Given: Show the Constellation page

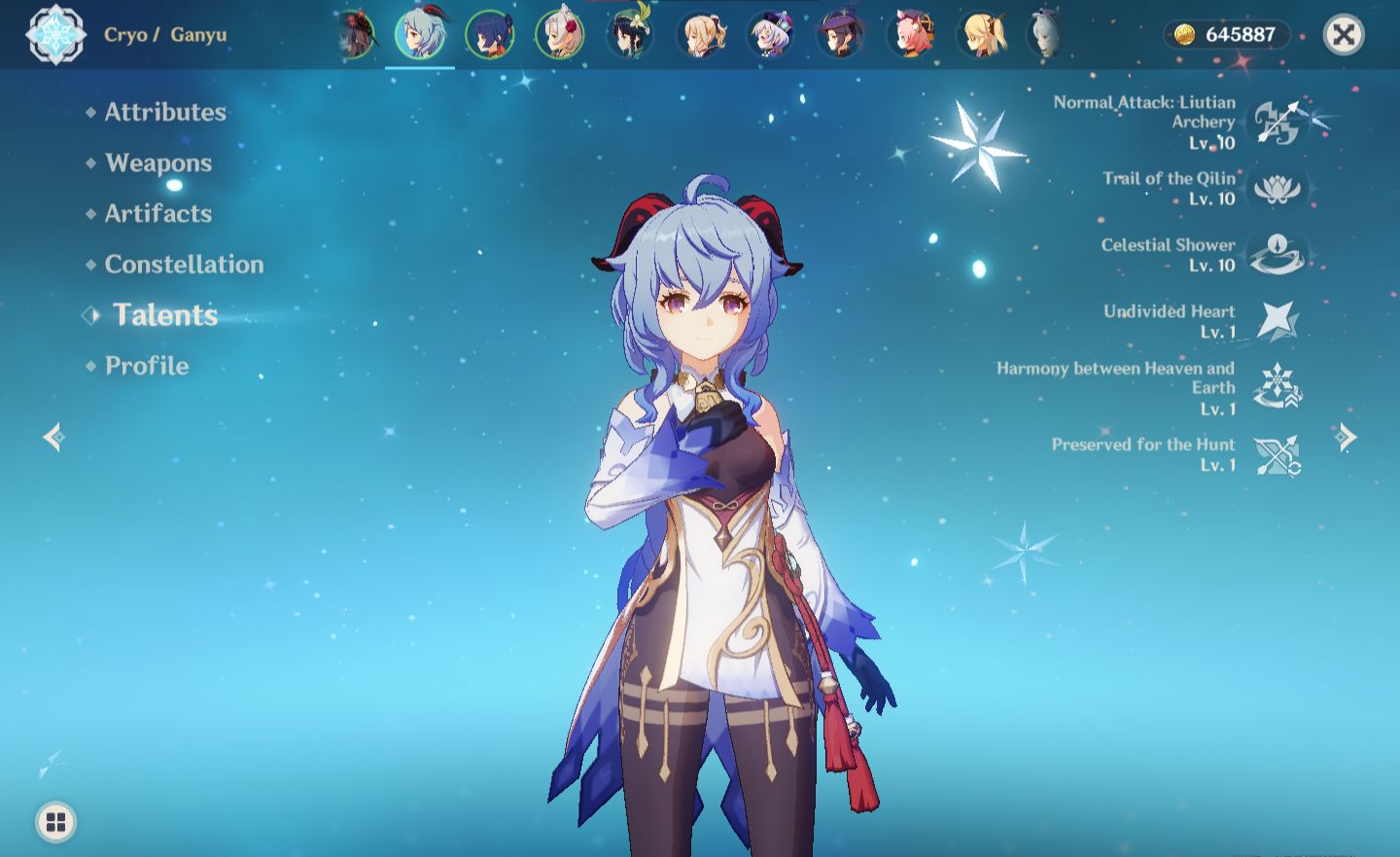Looking at the screenshot, I should coord(184,264).
